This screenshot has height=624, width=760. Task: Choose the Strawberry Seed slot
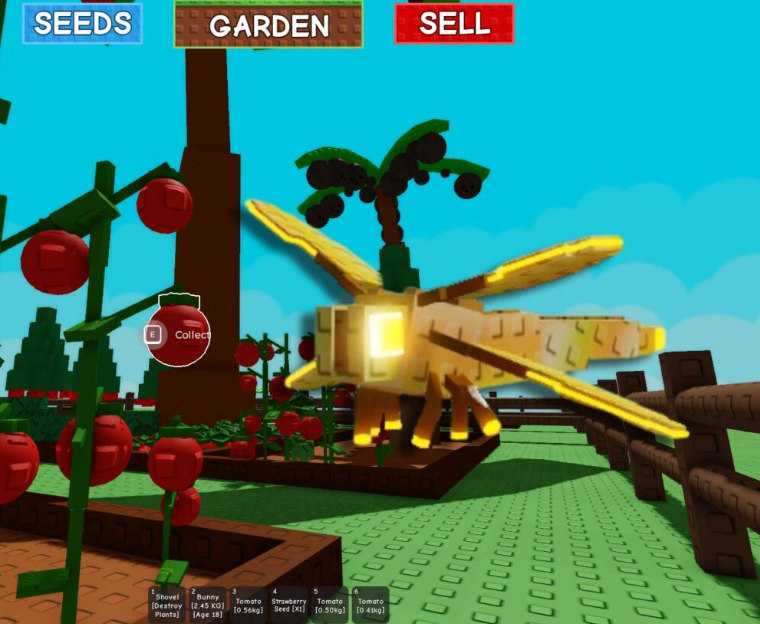pyautogui.click(x=288, y=605)
